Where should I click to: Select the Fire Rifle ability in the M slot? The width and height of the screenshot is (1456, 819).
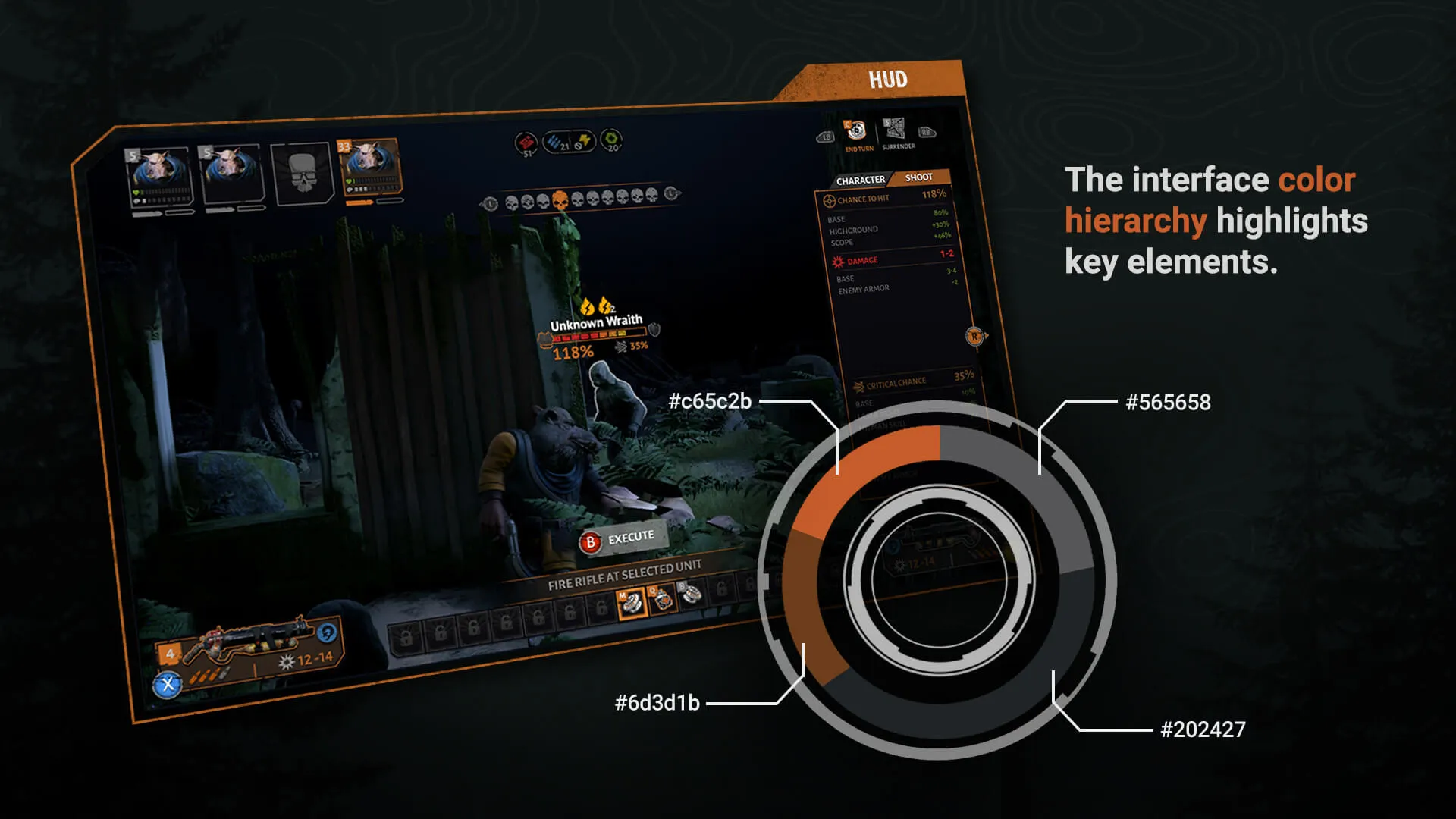tap(631, 602)
